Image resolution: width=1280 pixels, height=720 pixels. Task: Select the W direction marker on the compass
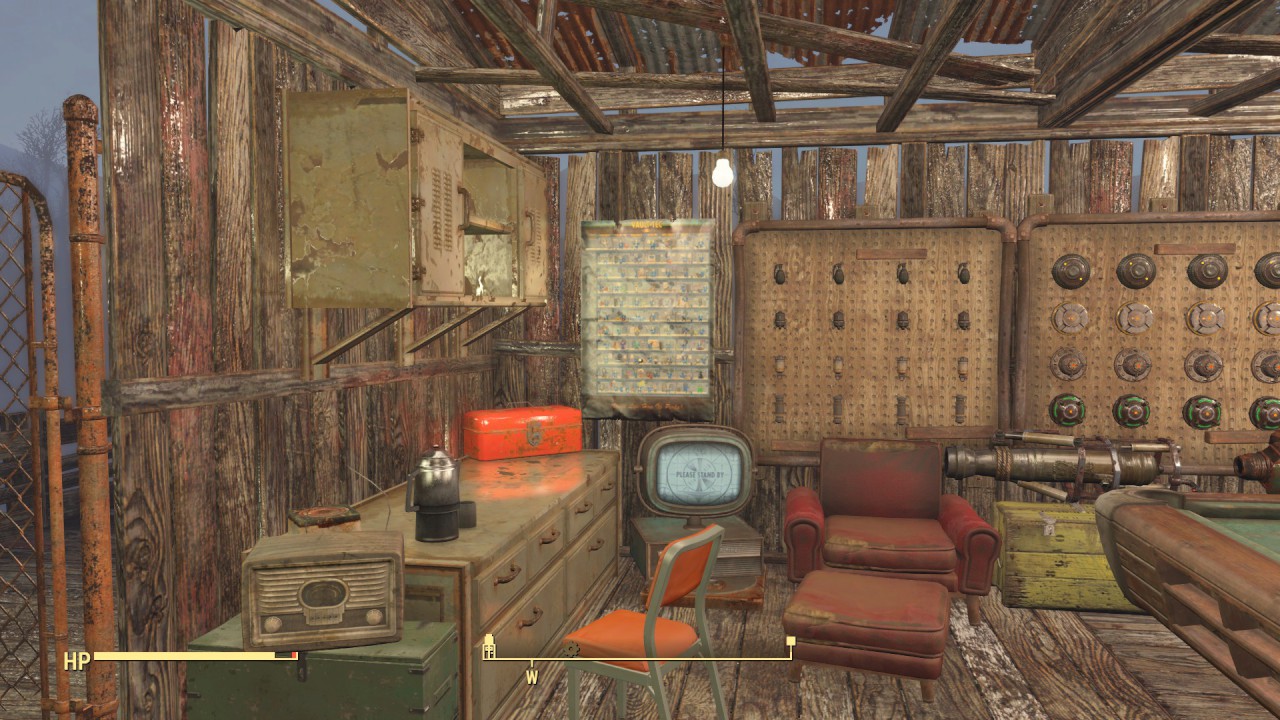pos(532,677)
